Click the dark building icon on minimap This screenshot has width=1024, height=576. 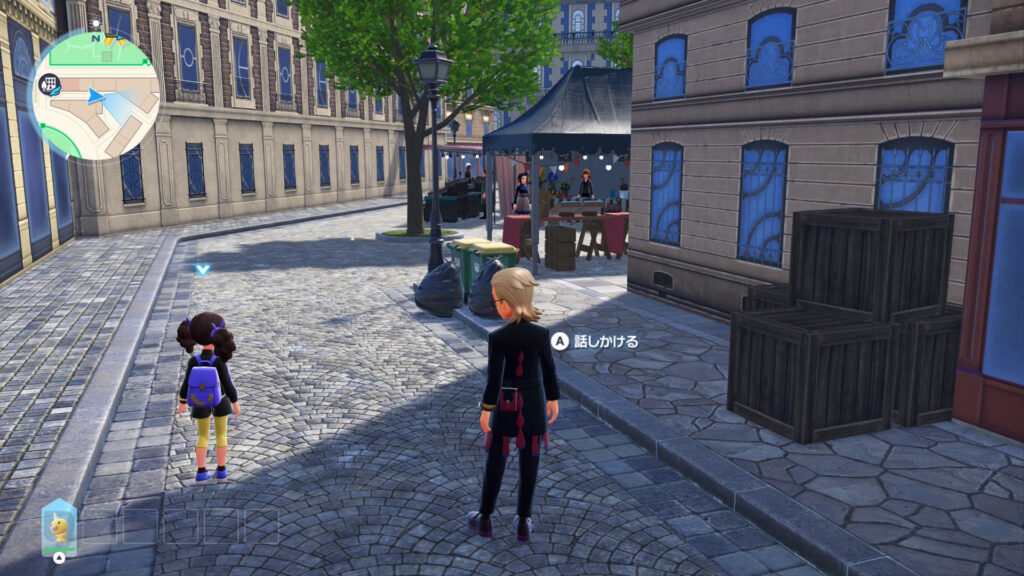point(46,86)
